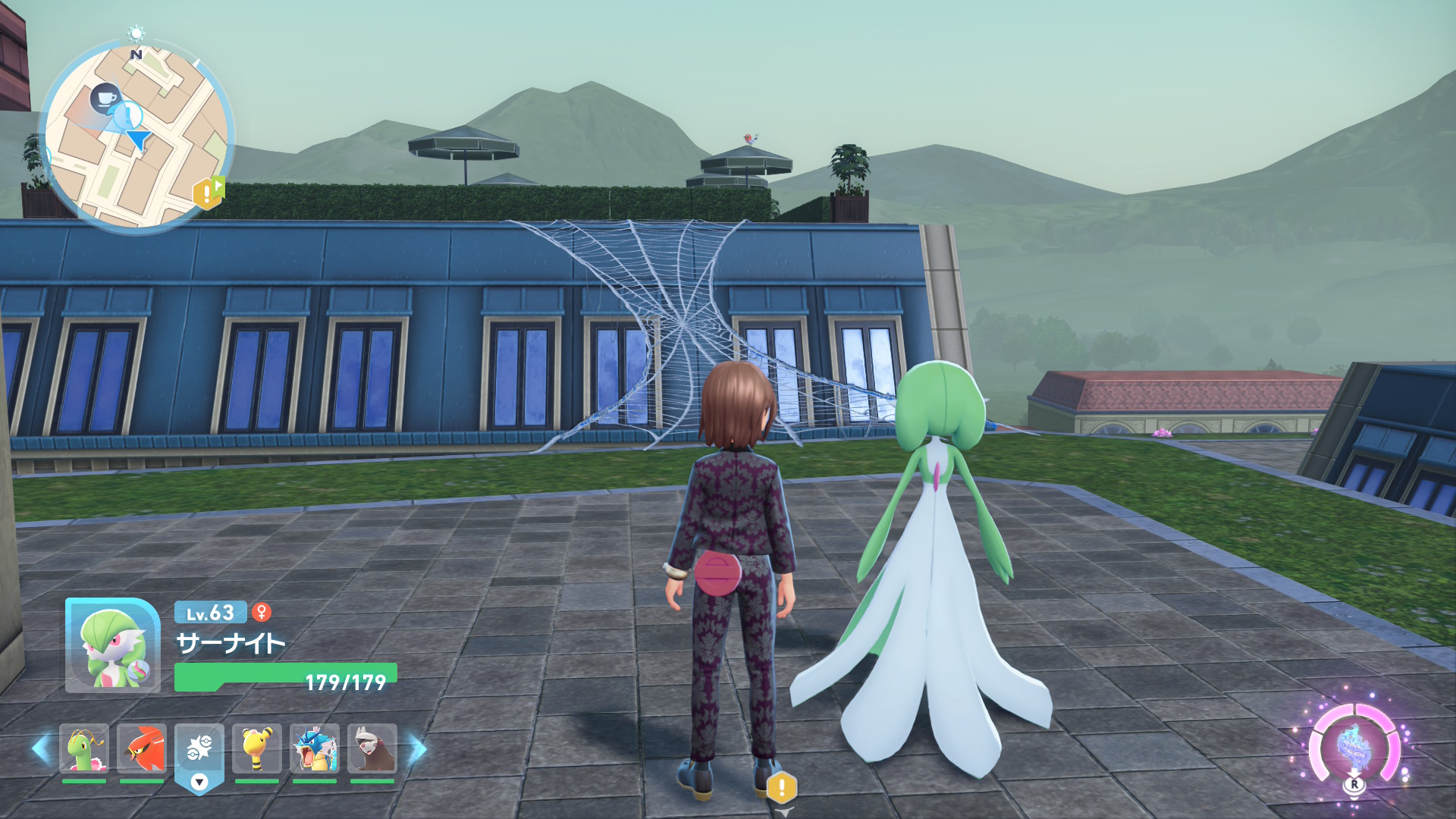Select the active Poké Ball party slot
This screenshot has height=819, width=1456.
pos(199,751)
